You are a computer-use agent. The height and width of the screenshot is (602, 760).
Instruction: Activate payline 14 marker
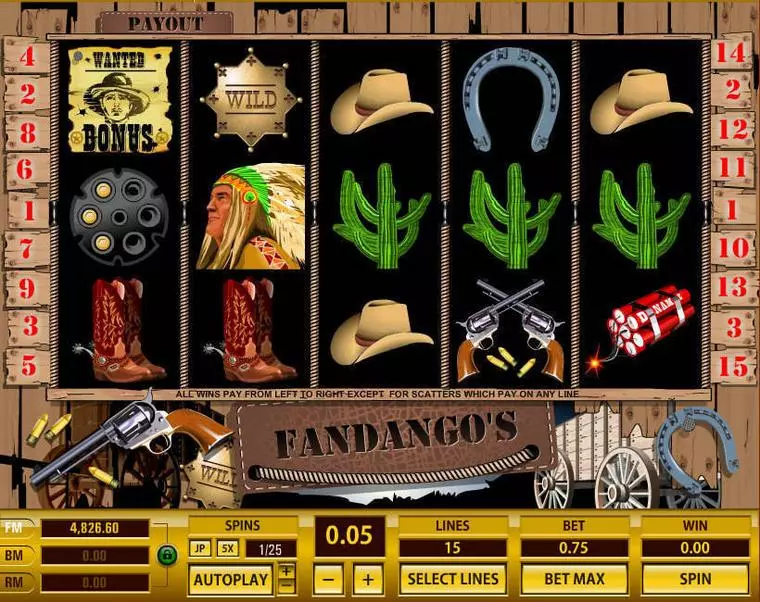[733, 55]
